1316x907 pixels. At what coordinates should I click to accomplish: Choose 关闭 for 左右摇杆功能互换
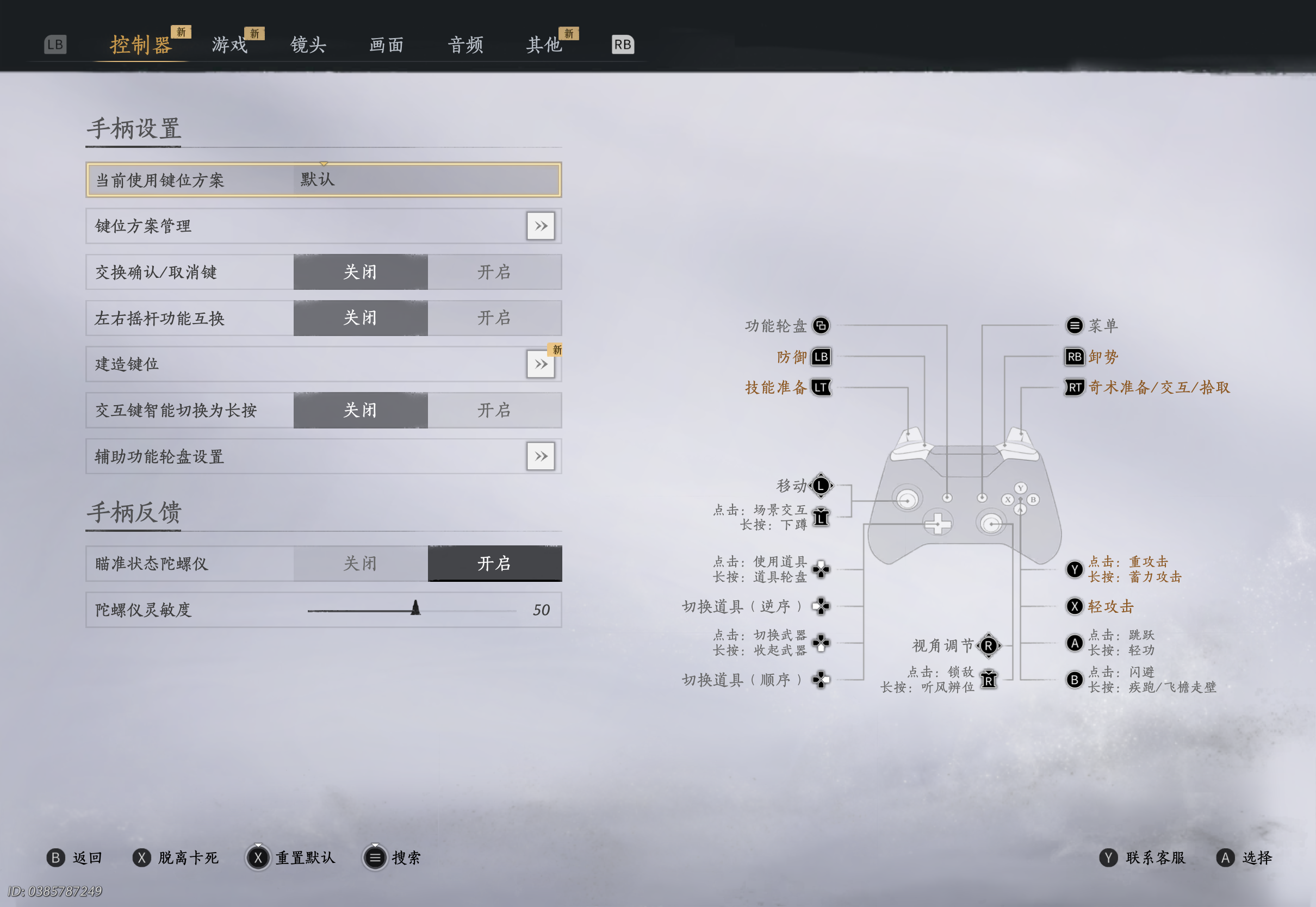click(360, 318)
